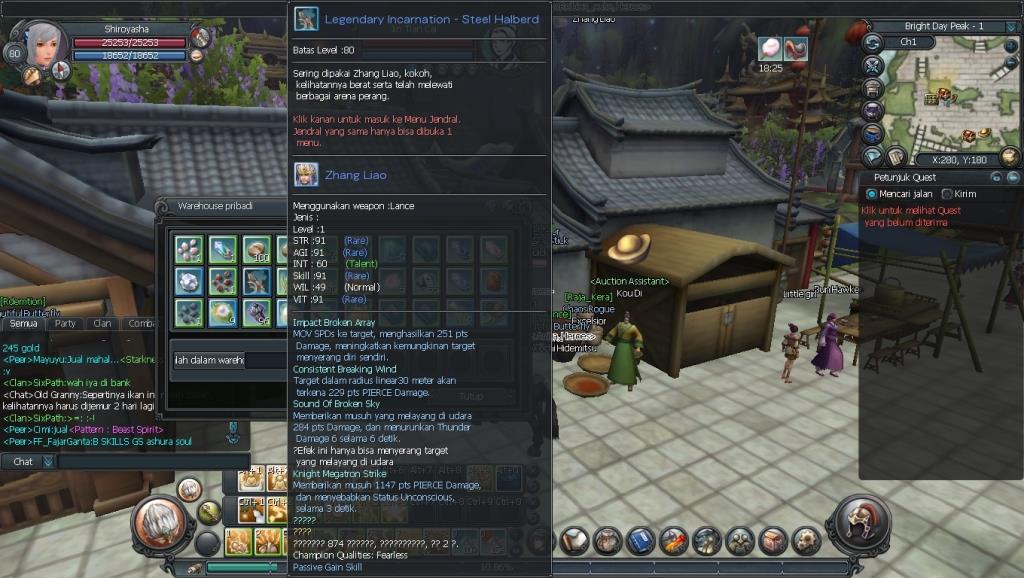Select the white pearl item in warehouse
Screen dimensions: 1024x578
[222, 313]
